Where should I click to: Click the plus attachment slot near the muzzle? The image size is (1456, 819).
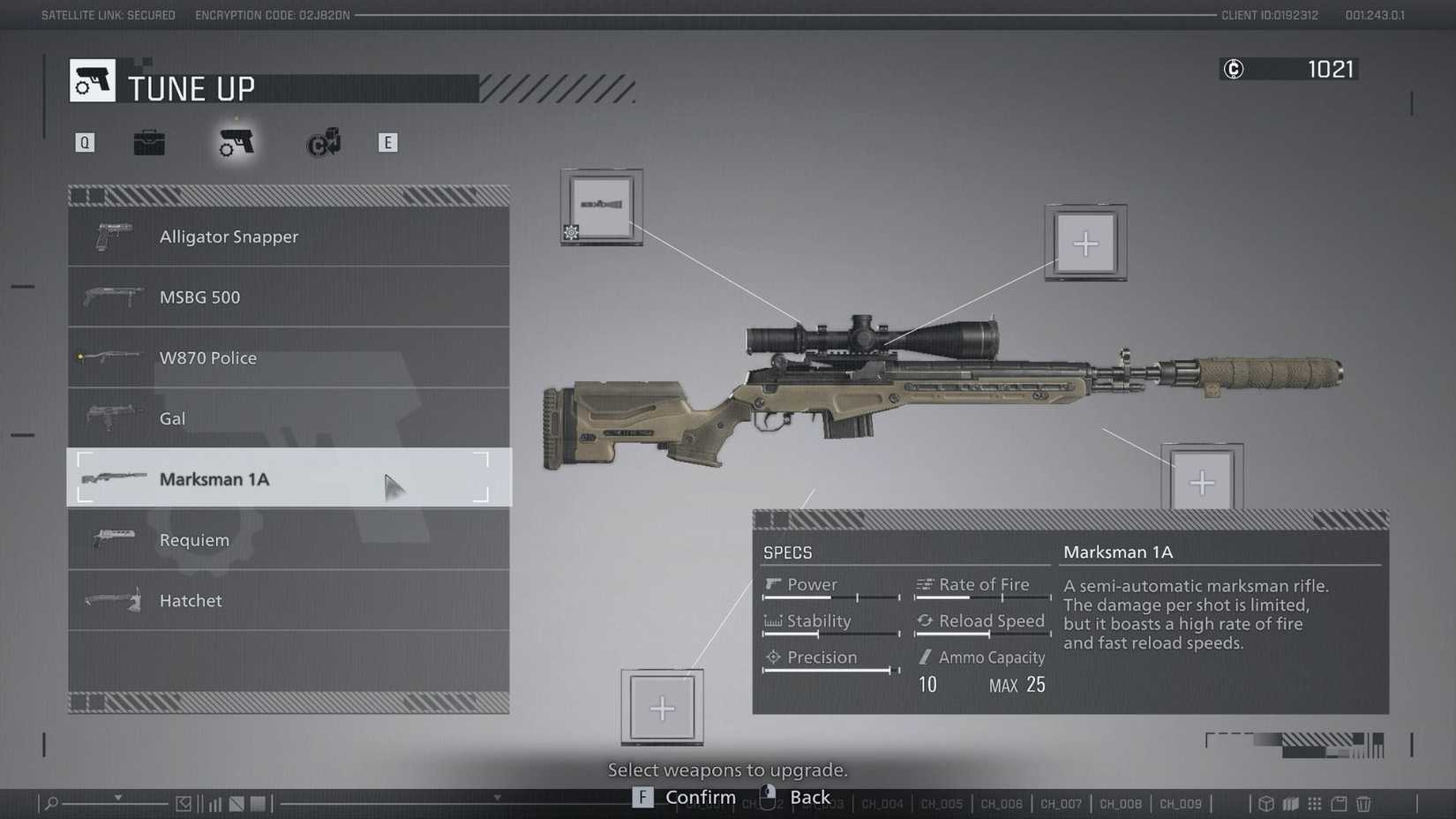1202,482
